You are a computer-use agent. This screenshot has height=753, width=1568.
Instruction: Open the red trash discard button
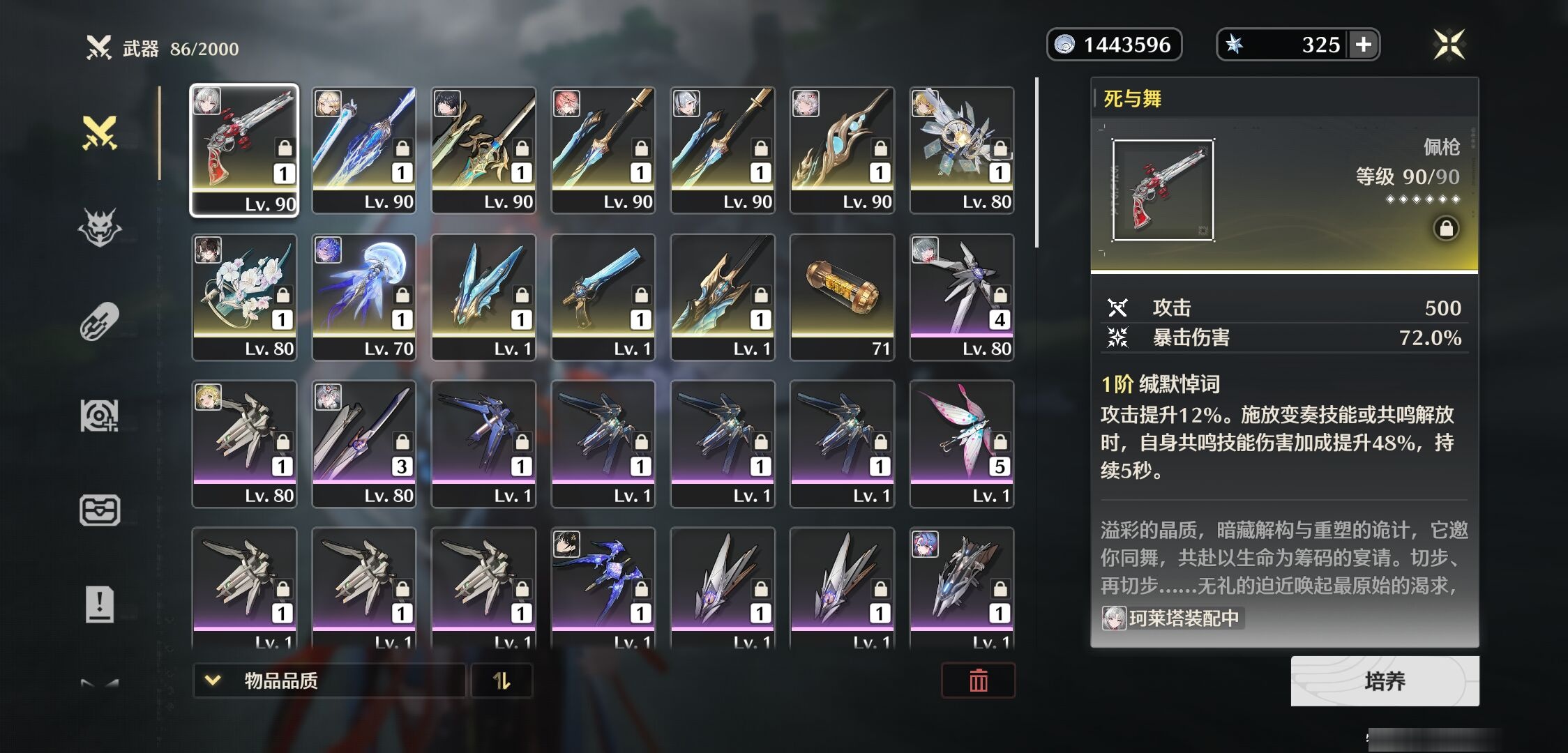click(x=978, y=680)
